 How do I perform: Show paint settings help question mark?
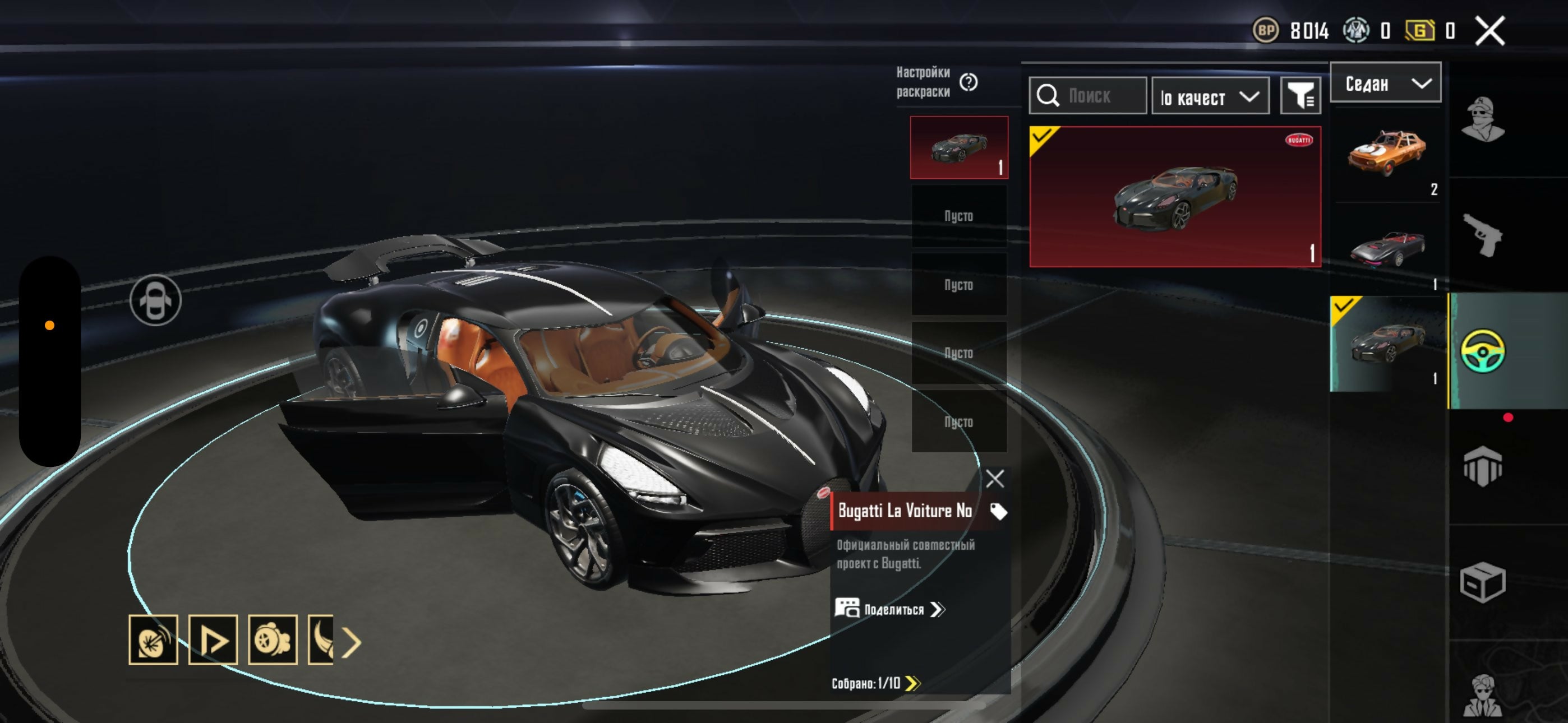pos(969,82)
